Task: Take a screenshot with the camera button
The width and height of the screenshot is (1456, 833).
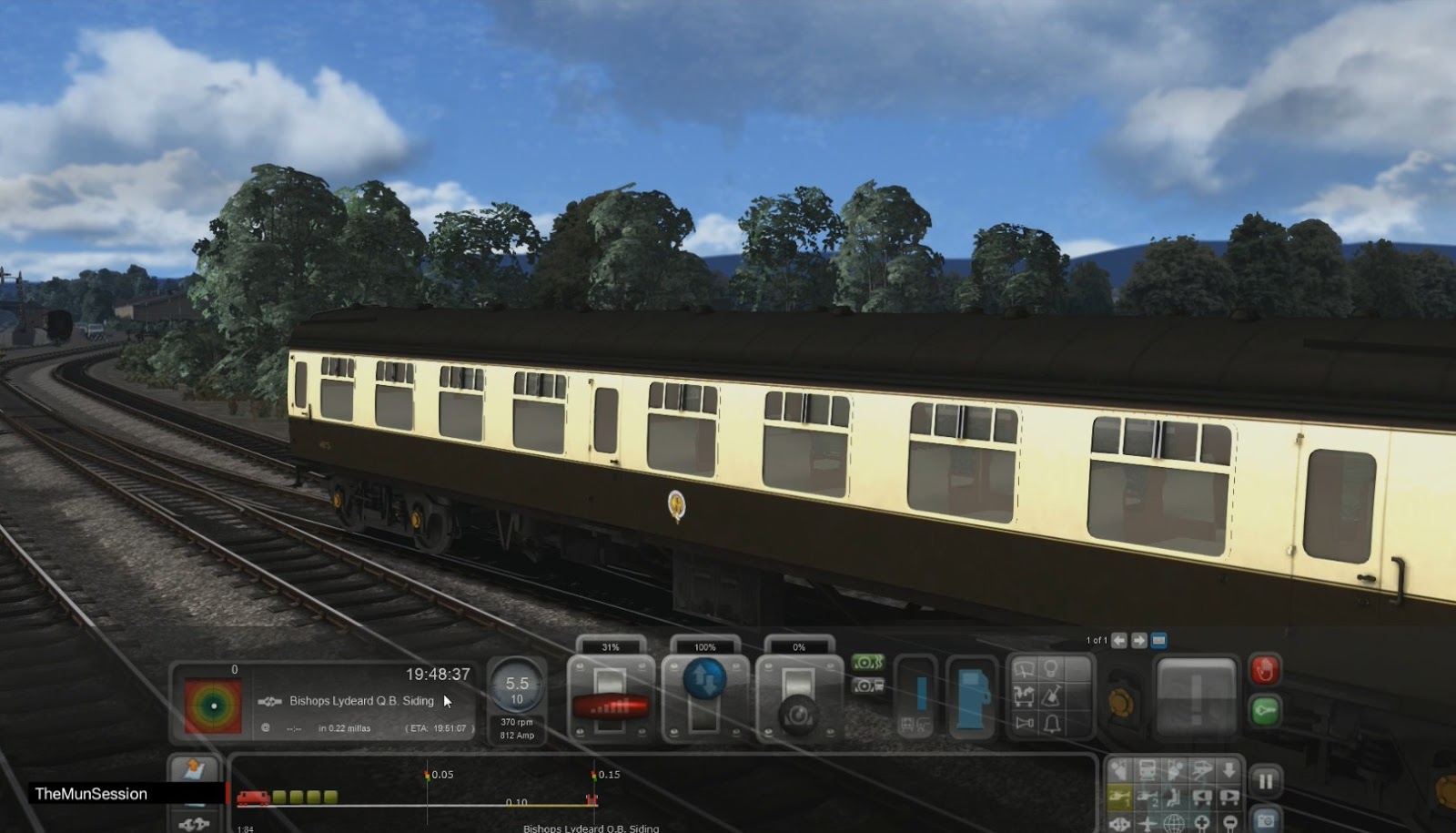Action: [1265, 821]
